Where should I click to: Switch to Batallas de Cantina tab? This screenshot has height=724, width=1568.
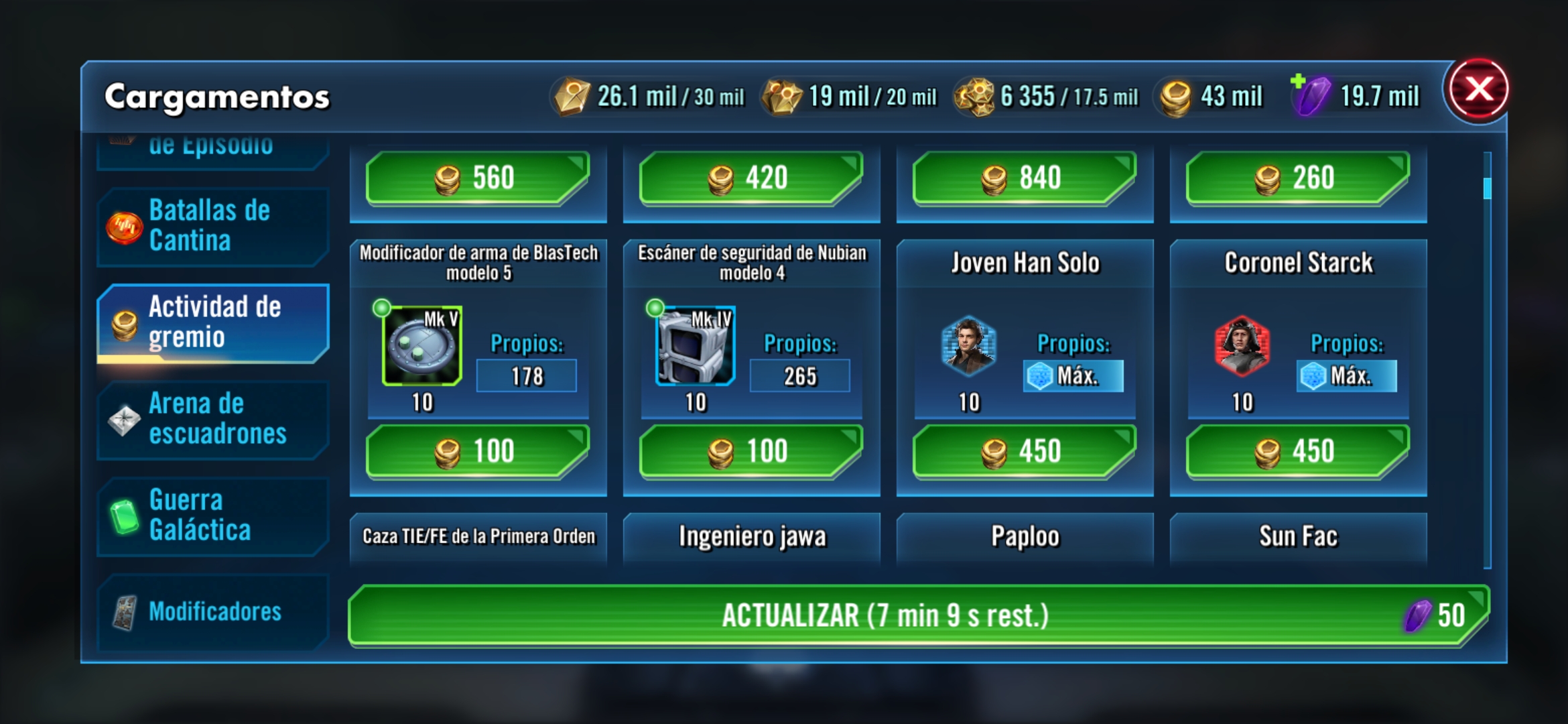212,227
